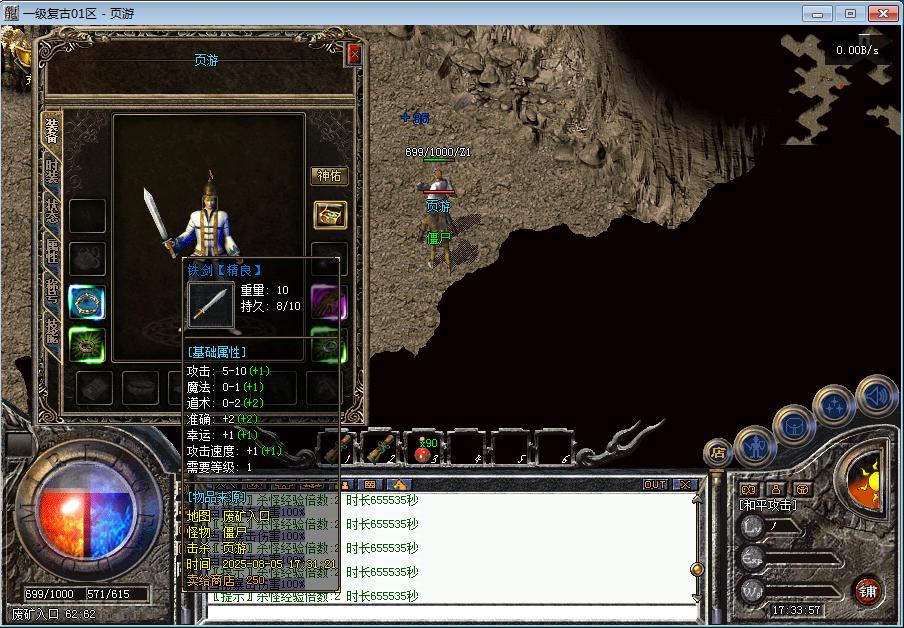Use the scroll in hotbar slot 2

point(382,448)
